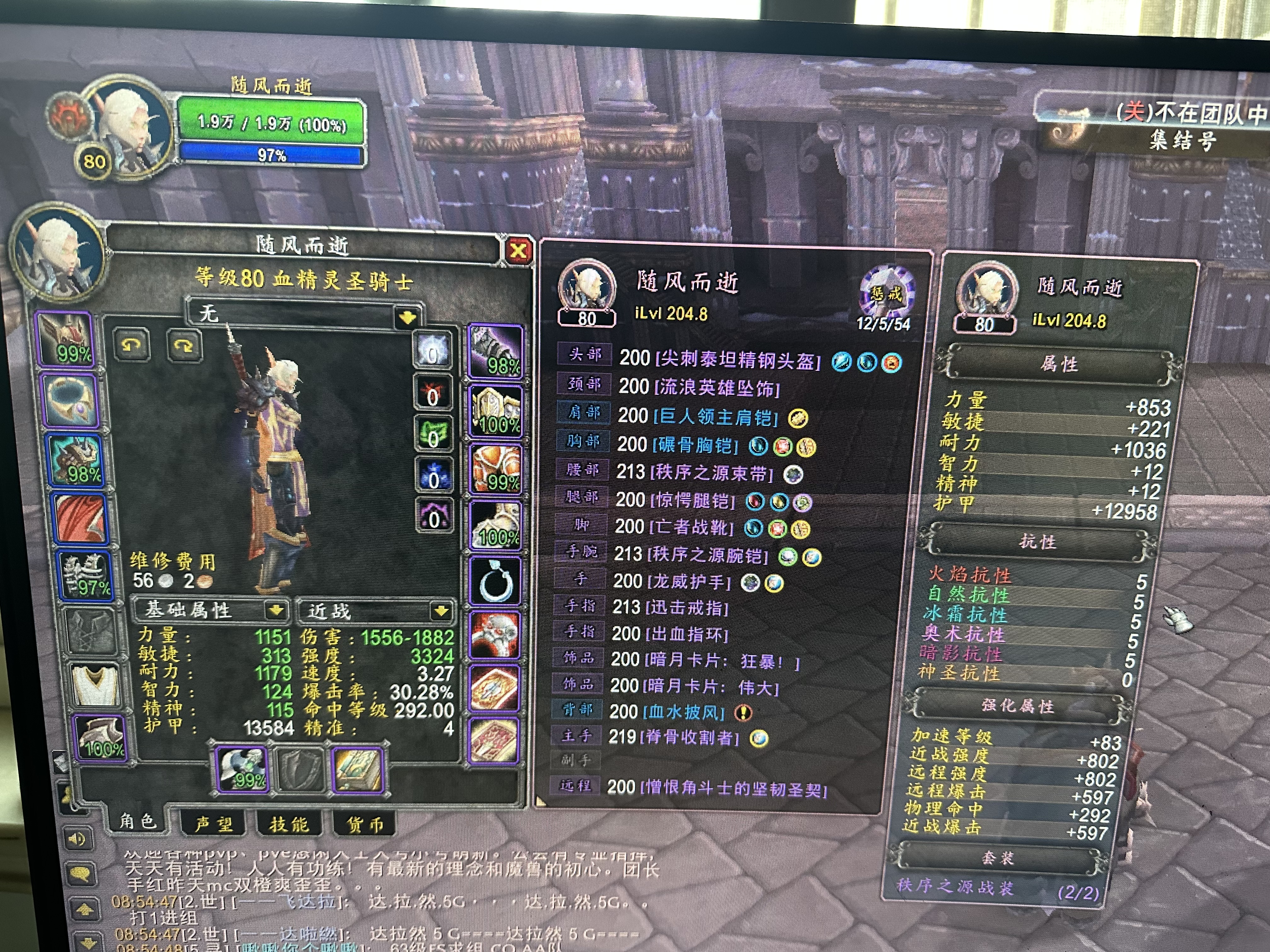Select the main-hand axe weapon slot
Screen dimensions: 1270x952
click(x=242, y=769)
